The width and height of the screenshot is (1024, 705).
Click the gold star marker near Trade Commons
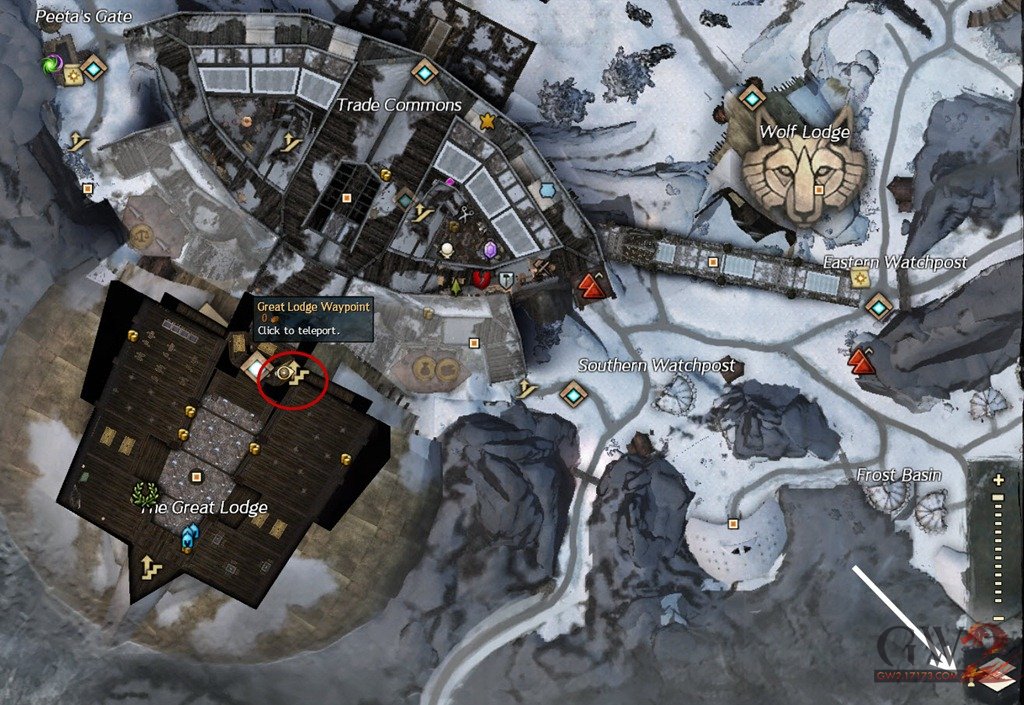[x=487, y=121]
